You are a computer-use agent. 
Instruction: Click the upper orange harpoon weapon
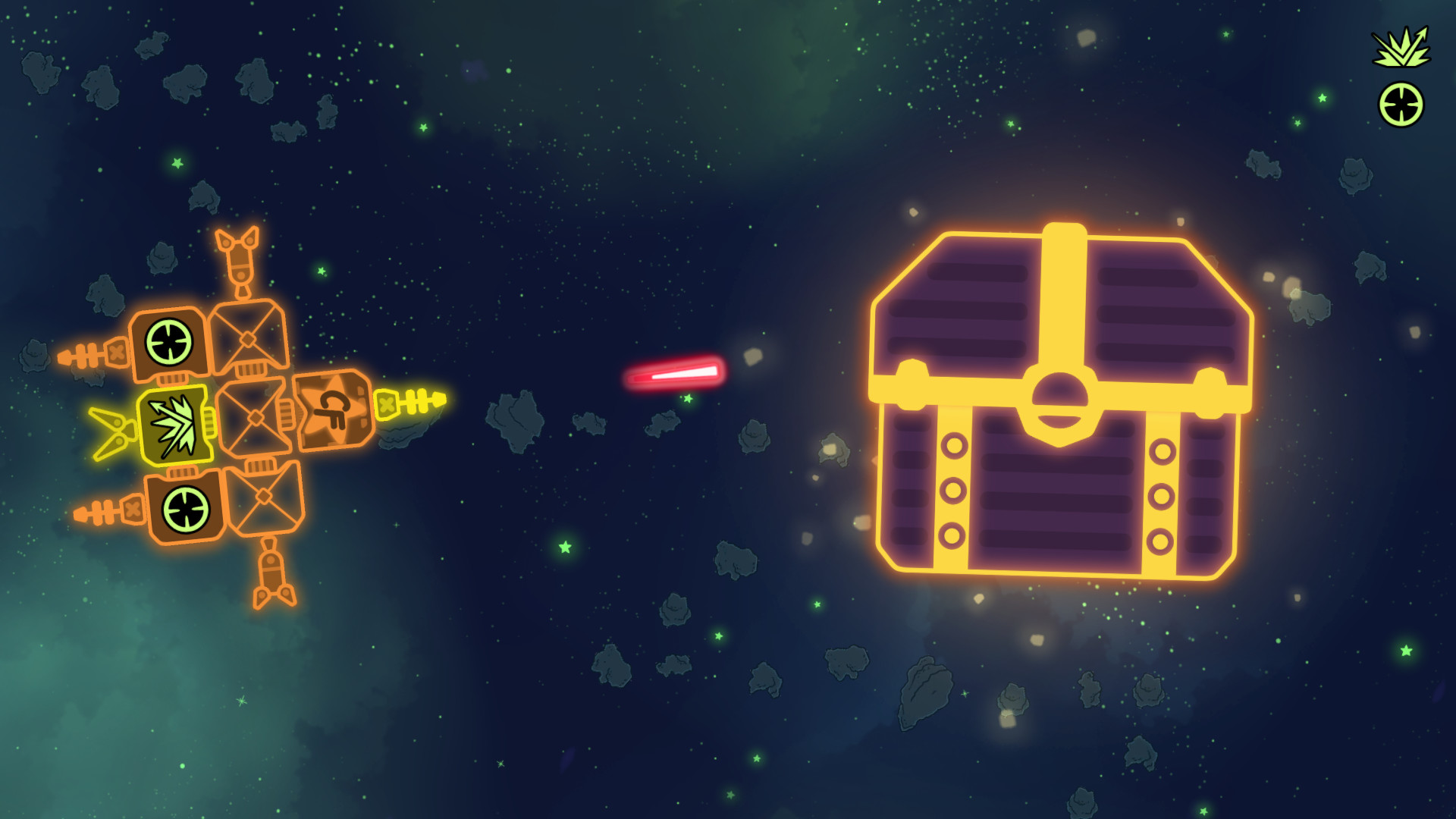pos(91,353)
